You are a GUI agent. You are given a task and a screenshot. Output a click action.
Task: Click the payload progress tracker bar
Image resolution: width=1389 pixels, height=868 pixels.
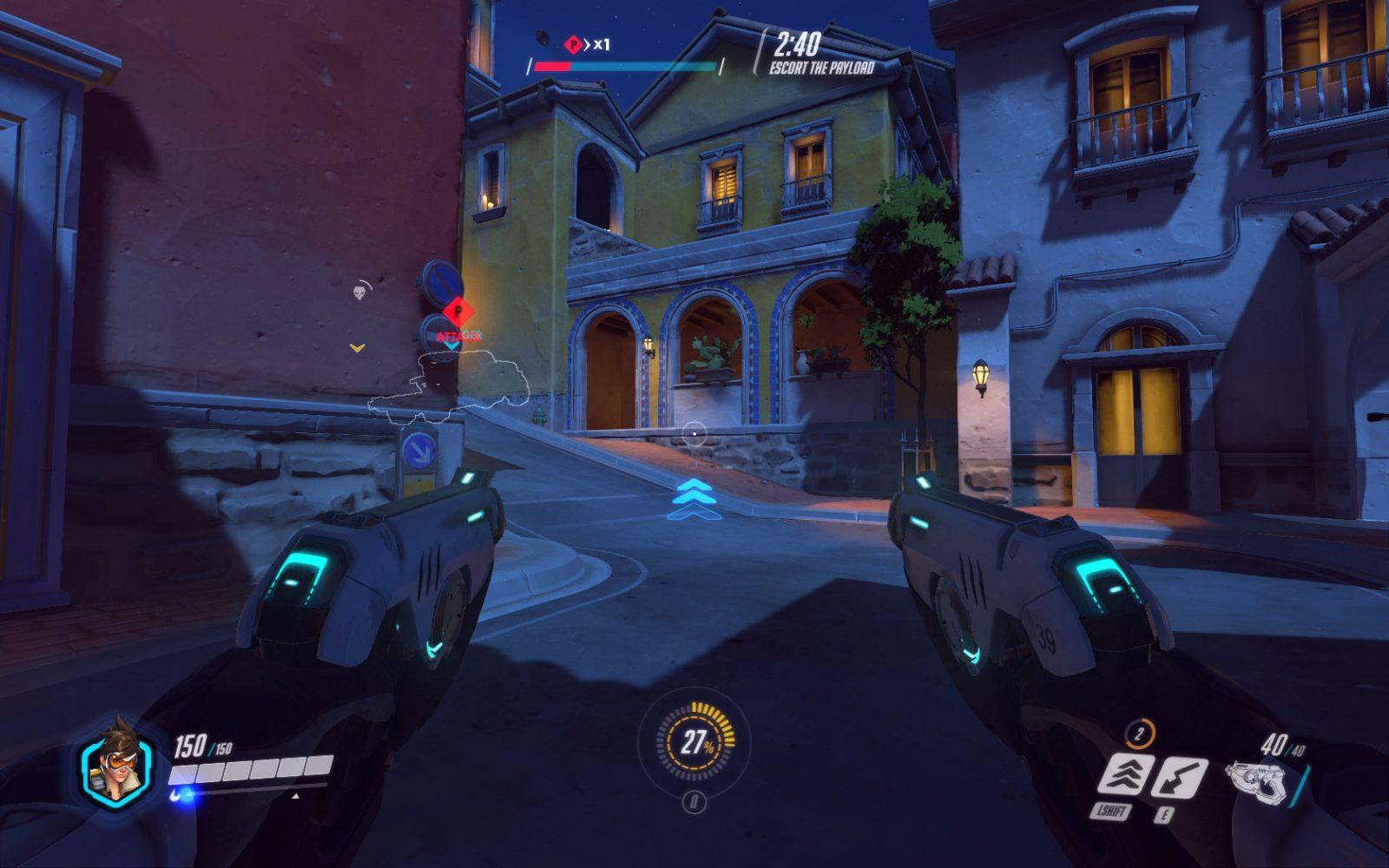tap(625, 66)
